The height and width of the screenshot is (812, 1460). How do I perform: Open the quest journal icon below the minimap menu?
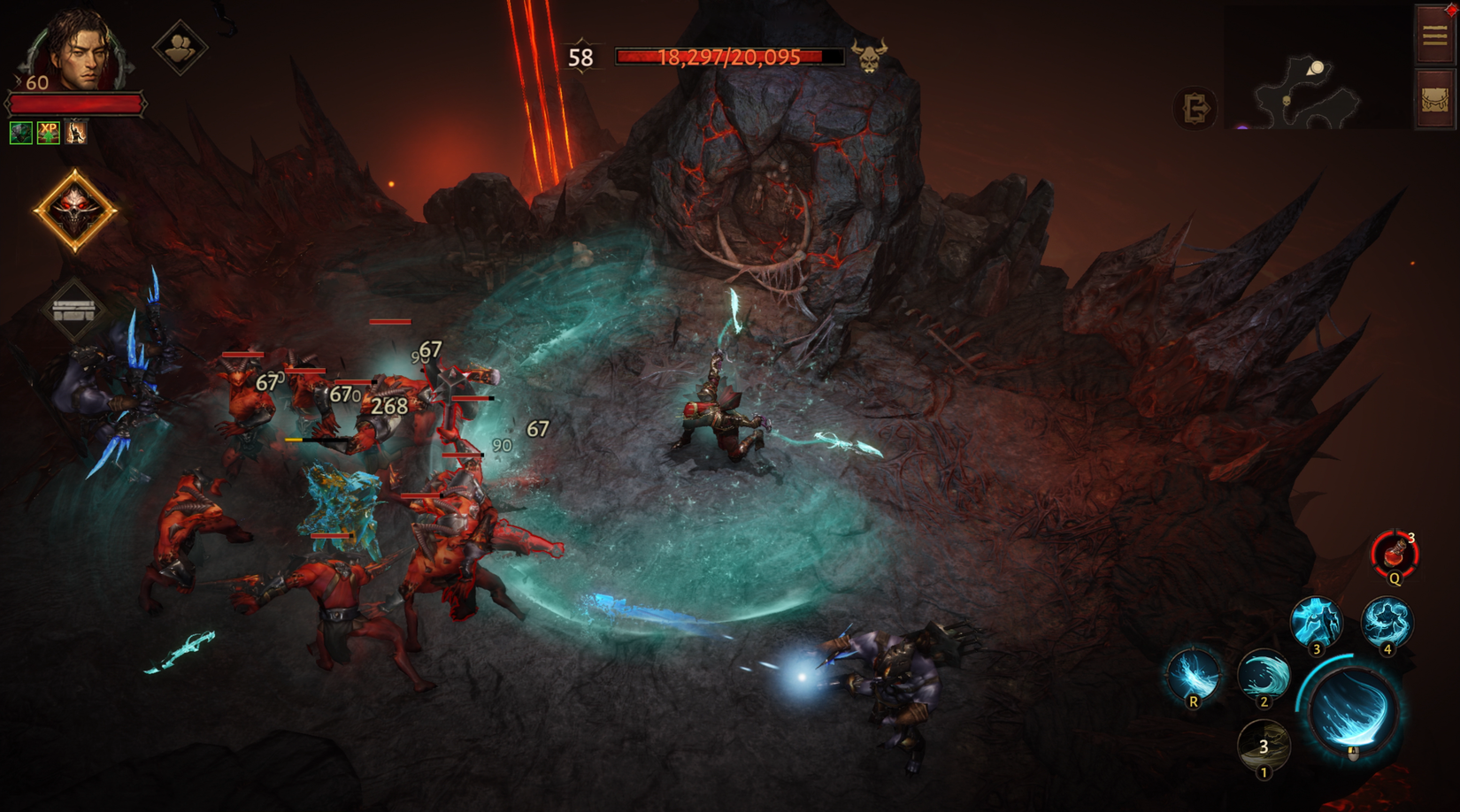click(1433, 97)
